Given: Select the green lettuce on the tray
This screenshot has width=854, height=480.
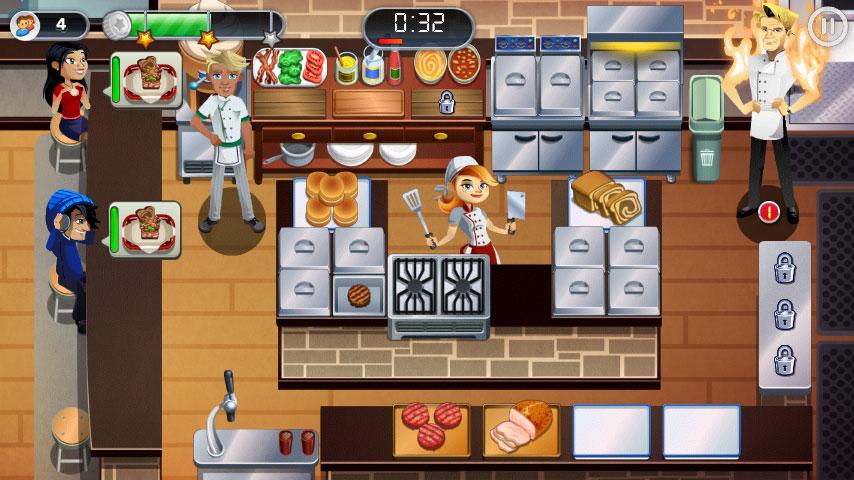Looking at the screenshot, I should pyautogui.click(x=291, y=67).
